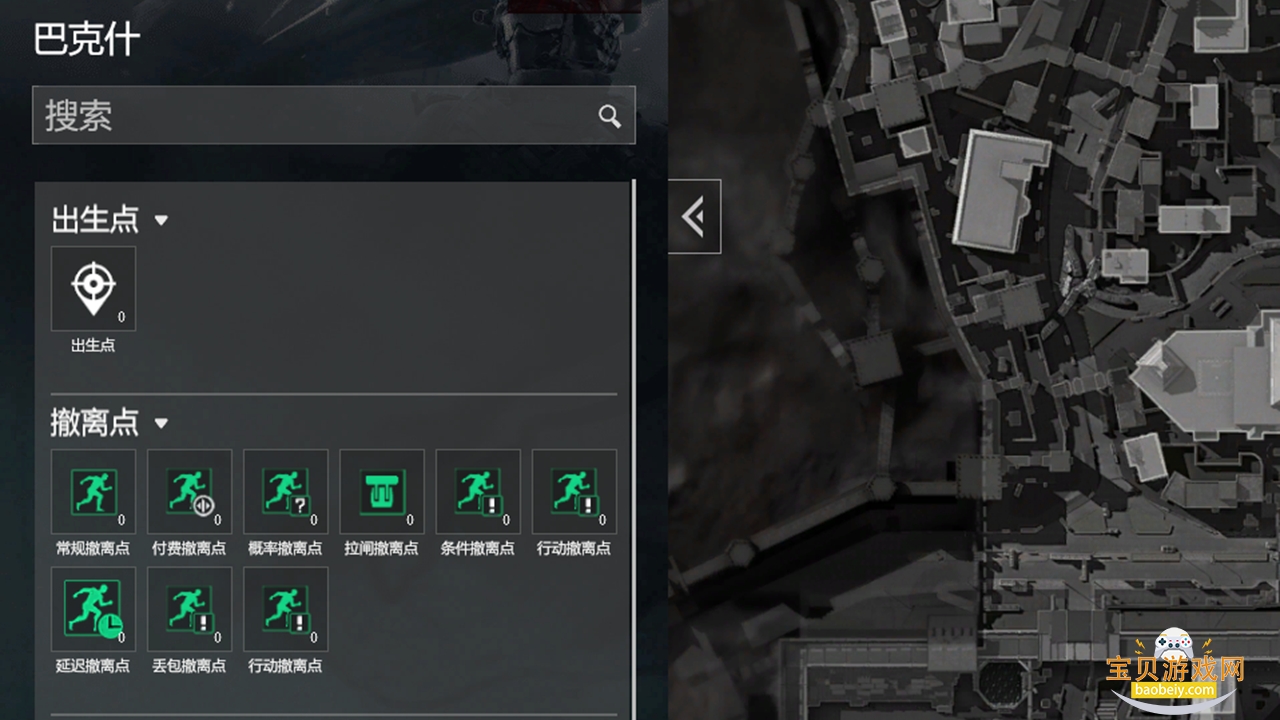Select the 出生点 spawn point icon

[93, 288]
